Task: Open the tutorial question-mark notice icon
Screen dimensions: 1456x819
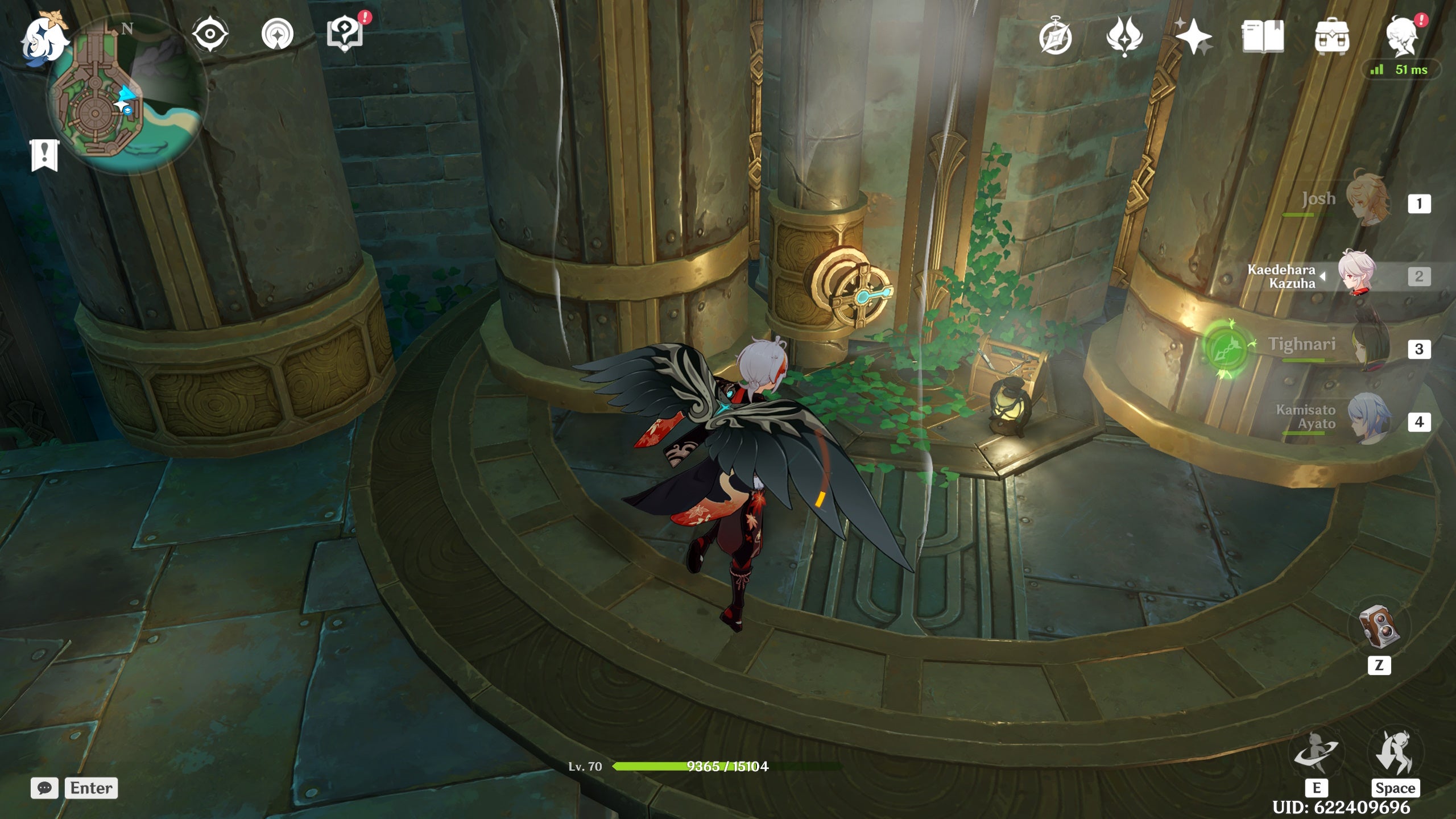Action: pos(345,33)
